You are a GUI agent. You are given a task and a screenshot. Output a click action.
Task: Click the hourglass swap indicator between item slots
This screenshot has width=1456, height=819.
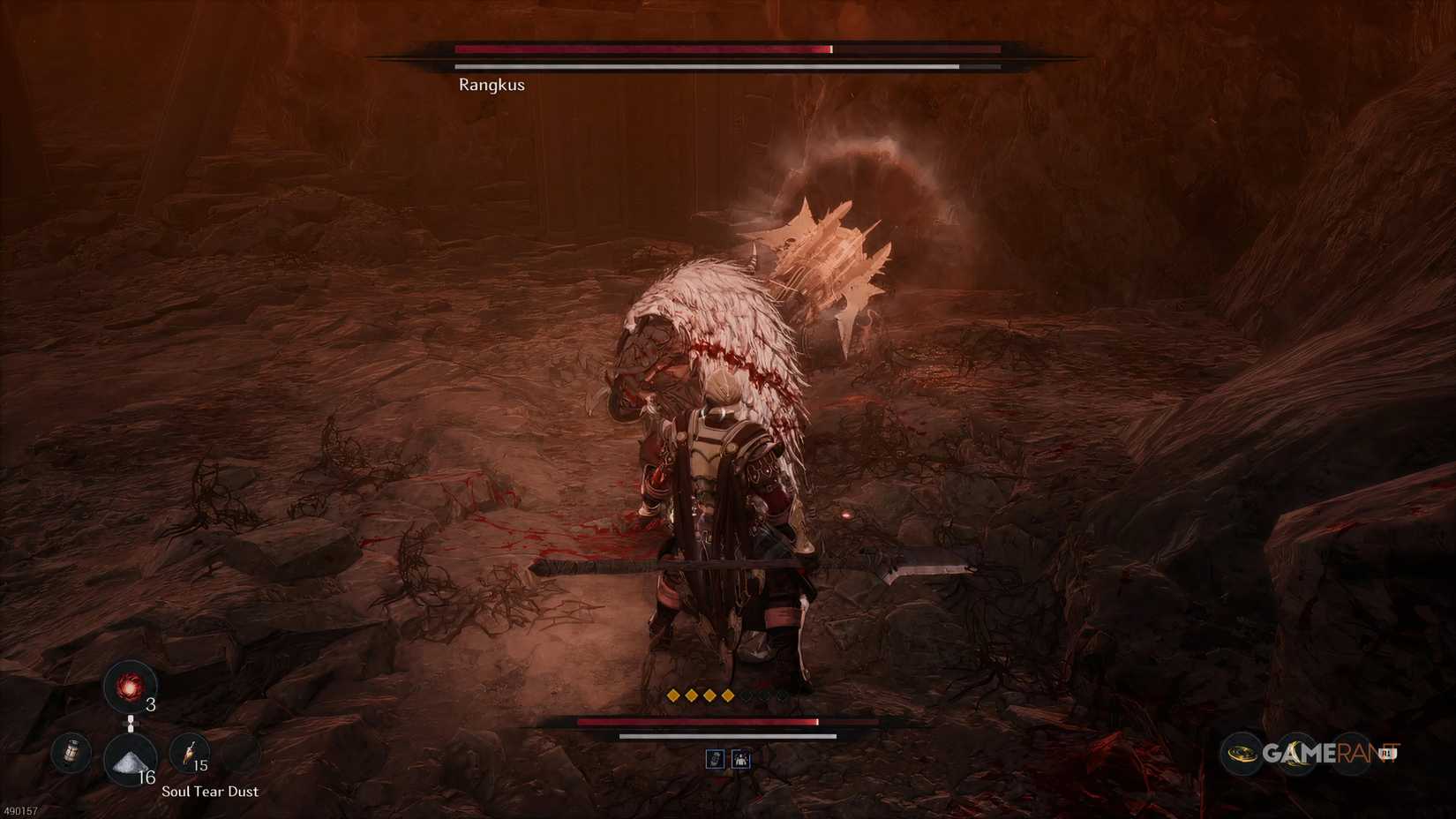click(130, 724)
